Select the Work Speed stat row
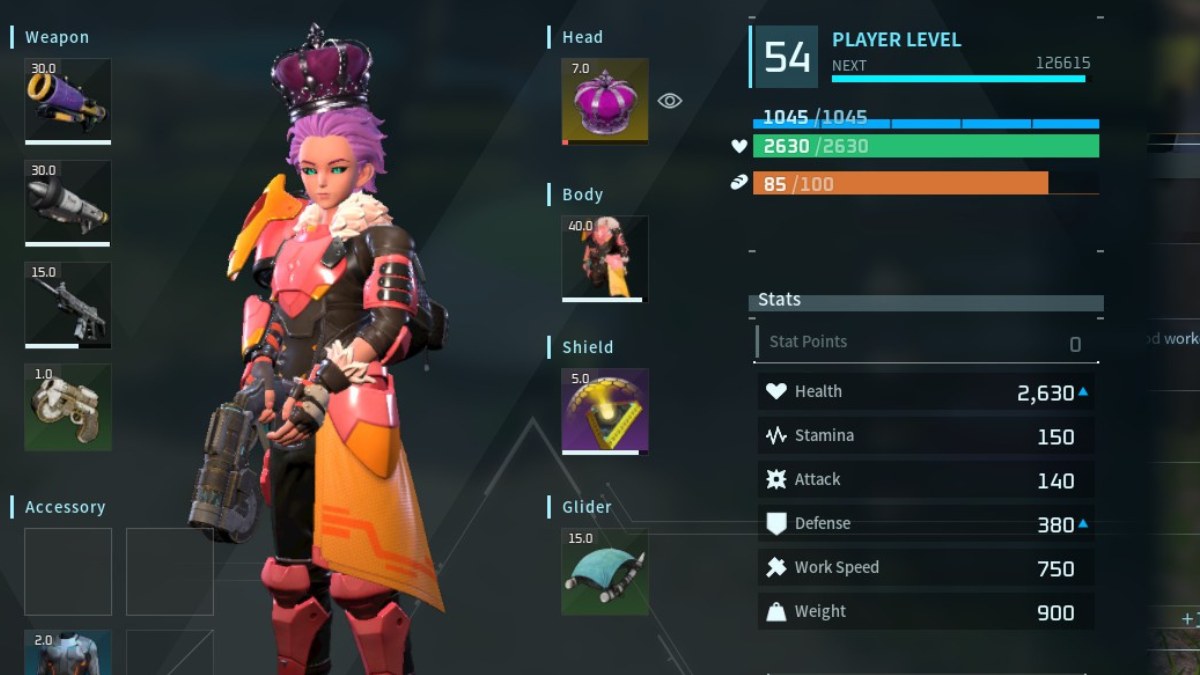The width and height of the screenshot is (1200, 675). point(925,568)
